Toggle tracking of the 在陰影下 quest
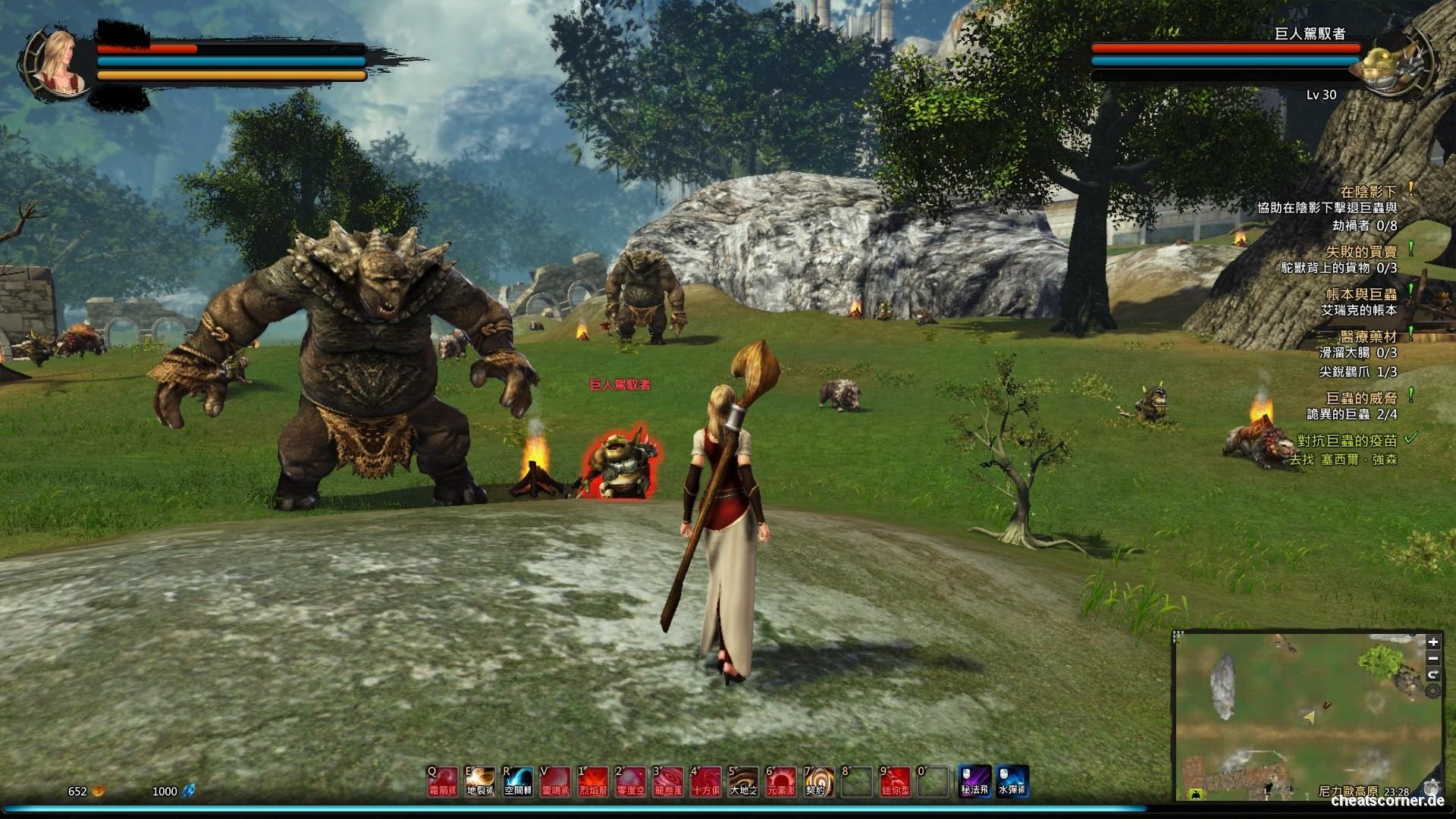 (1410, 190)
